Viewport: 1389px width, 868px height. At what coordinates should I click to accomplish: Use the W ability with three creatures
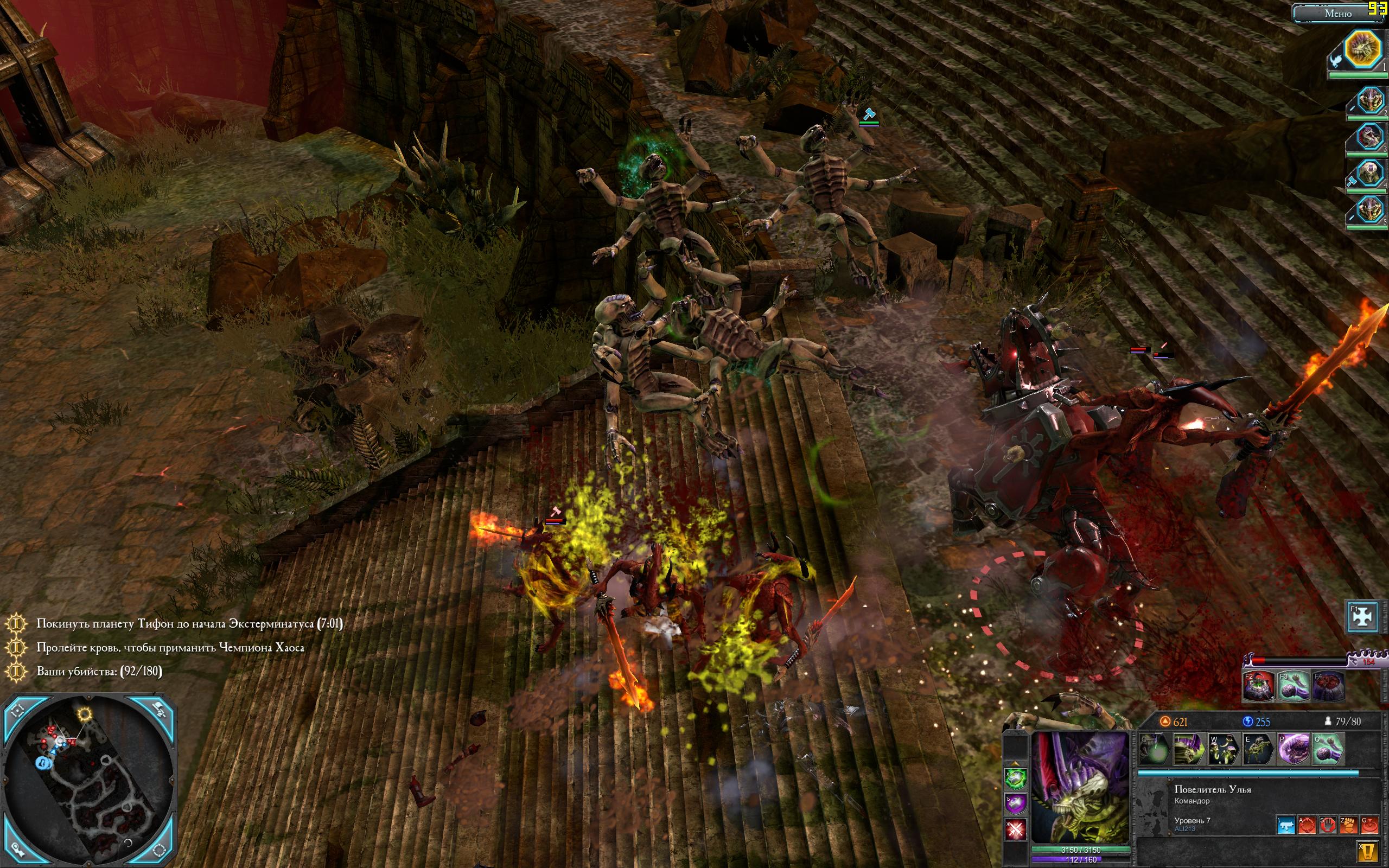[1223, 749]
